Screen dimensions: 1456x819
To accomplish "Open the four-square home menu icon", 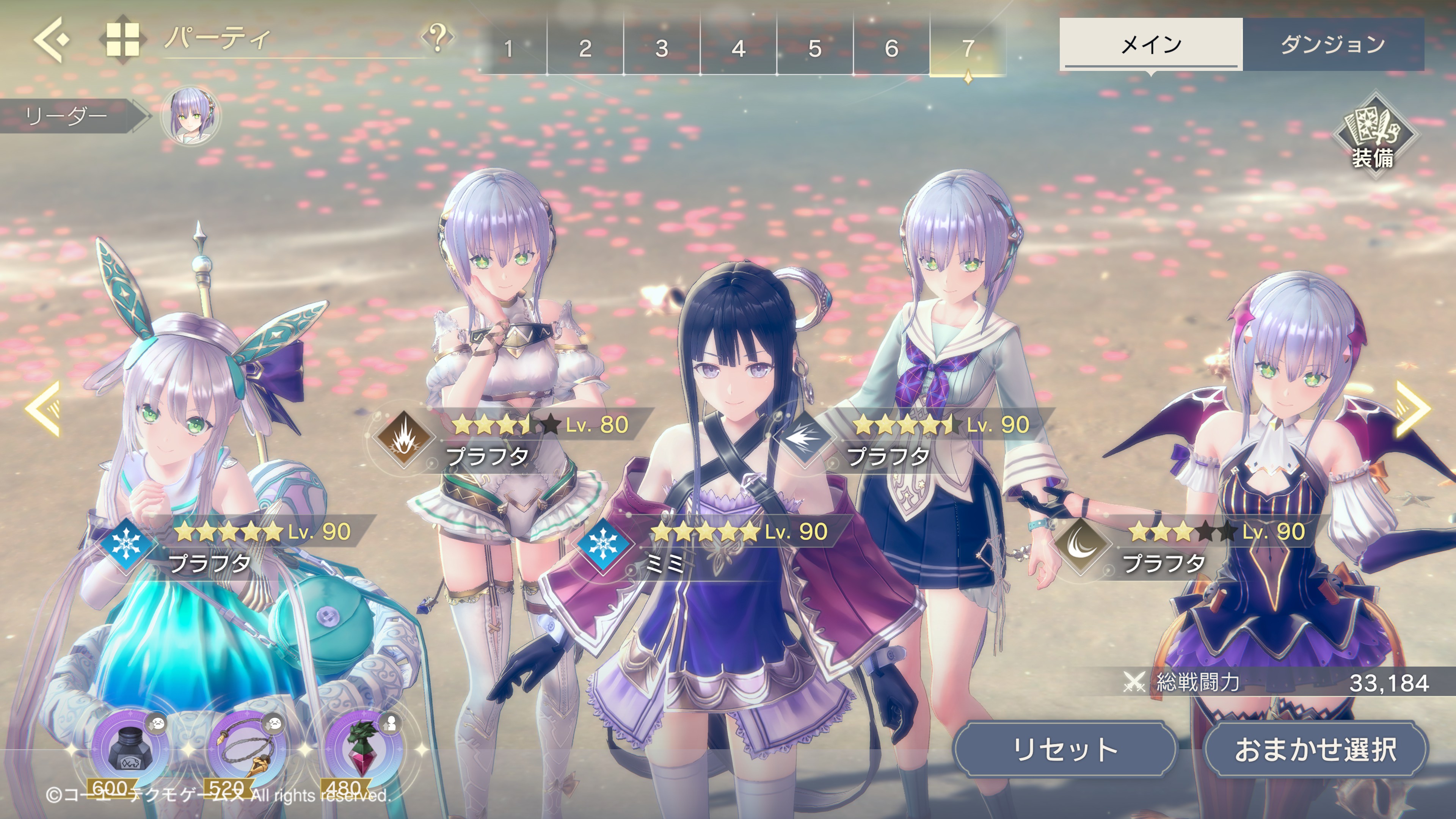I will point(122,39).
